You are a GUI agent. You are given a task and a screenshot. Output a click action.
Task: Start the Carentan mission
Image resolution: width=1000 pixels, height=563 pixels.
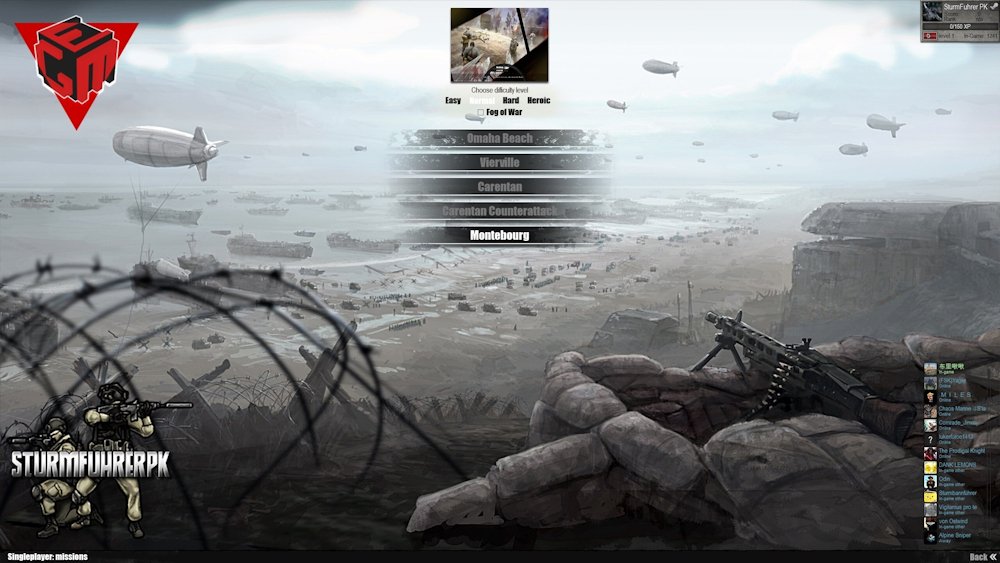[x=499, y=186]
